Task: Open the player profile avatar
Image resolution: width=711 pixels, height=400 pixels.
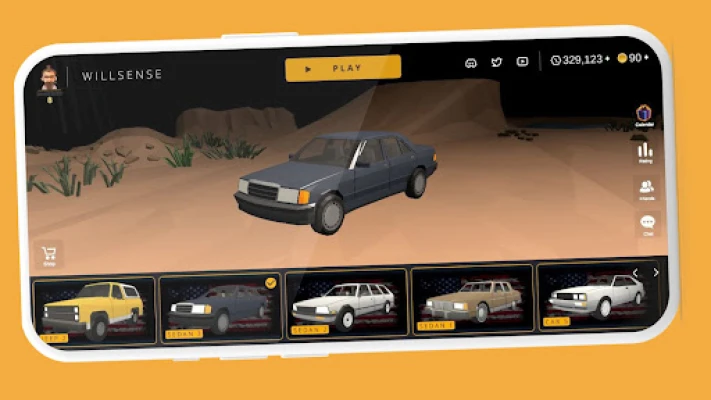Action: [48, 79]
